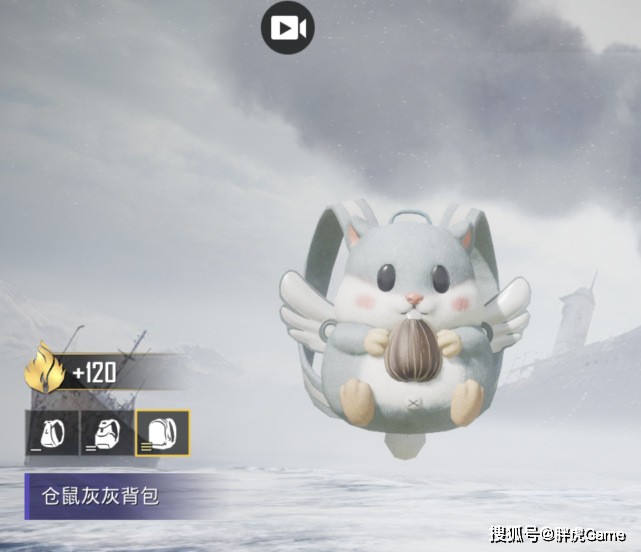The image size is (641, 552).
Task: Select the highlighted level 3 backpack icon
Action: tap(162, 432)
